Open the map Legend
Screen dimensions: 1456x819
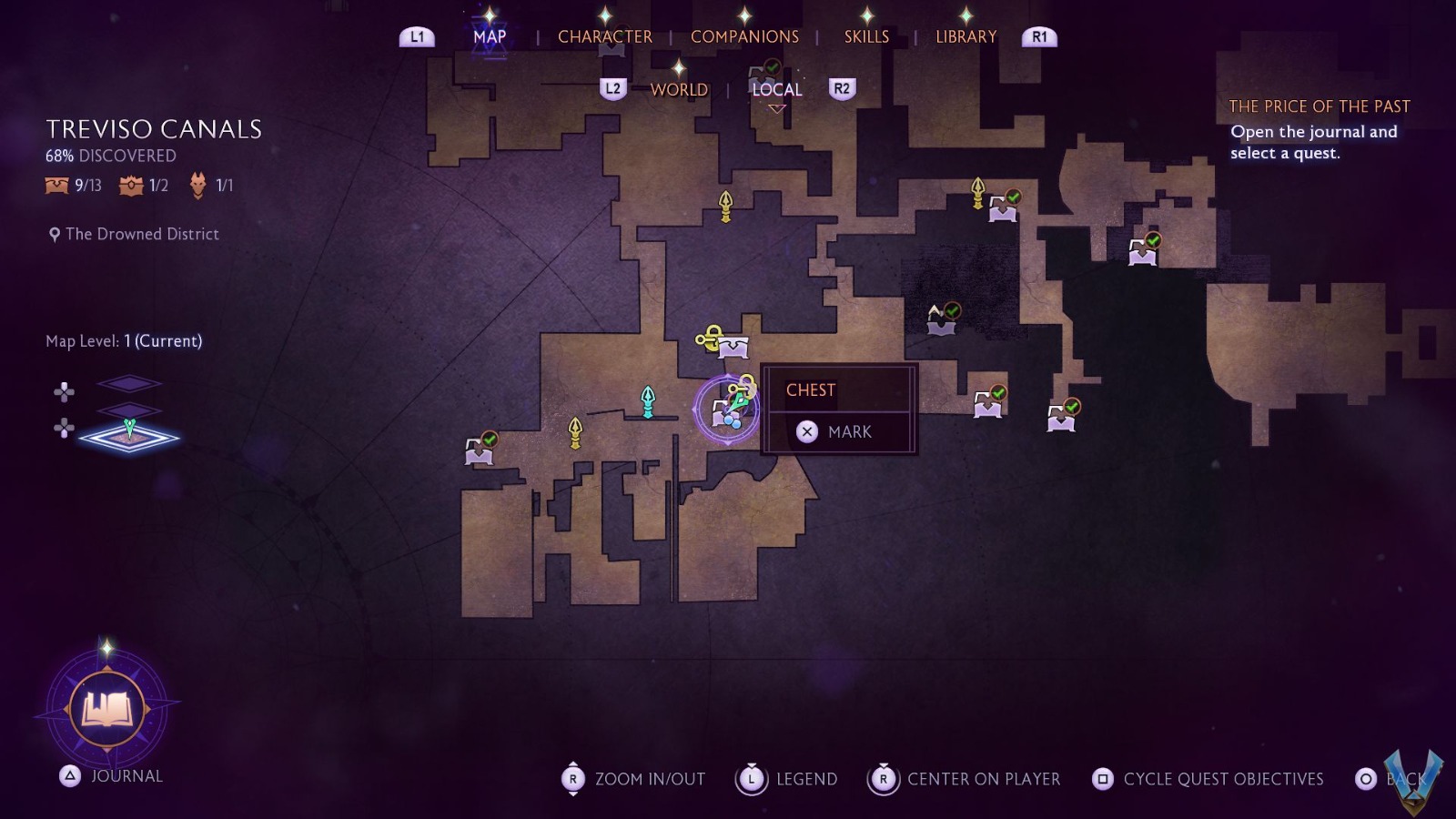[x=805, y=779]
